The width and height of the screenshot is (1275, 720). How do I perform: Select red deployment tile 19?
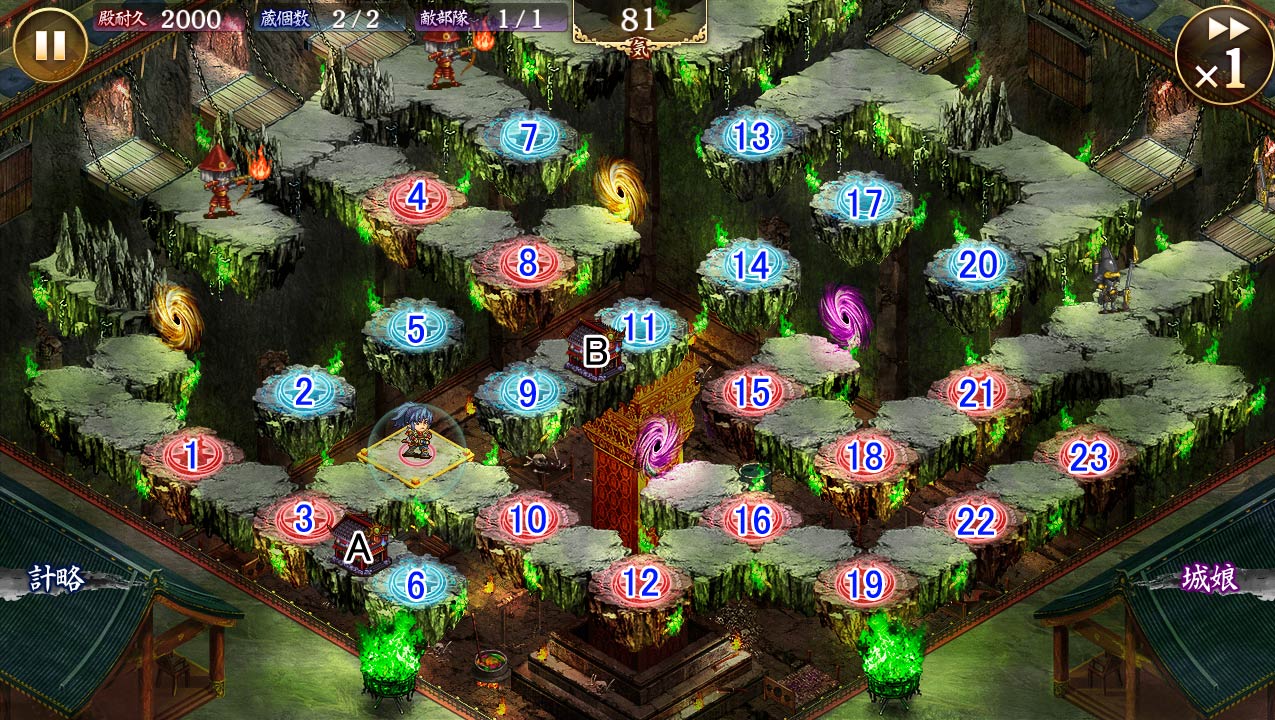click(x=865, y=582)
